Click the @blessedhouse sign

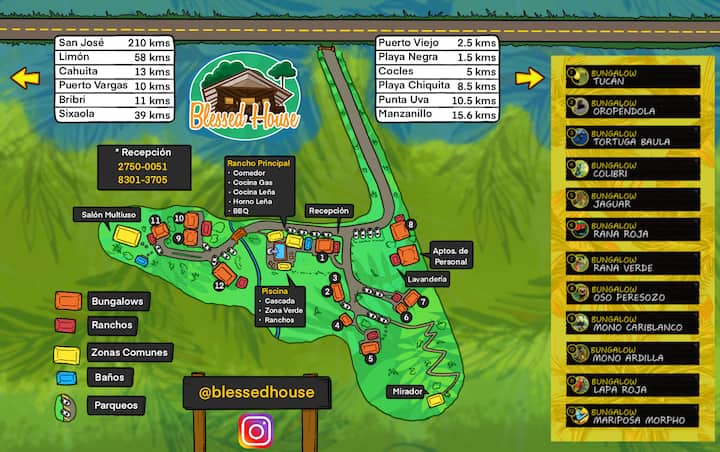pyautogui.click(x=255, y=392)
